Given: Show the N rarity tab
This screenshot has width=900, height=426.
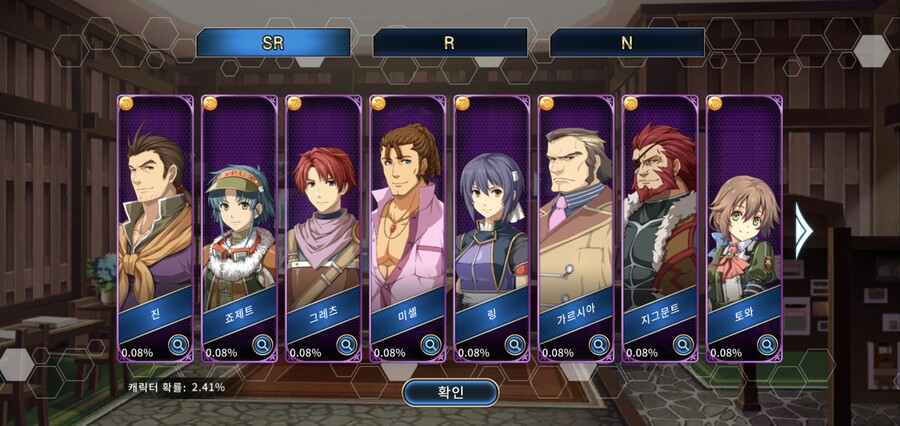Looking at the screenshot, I should pyautogui.click(x=627, y=43).
